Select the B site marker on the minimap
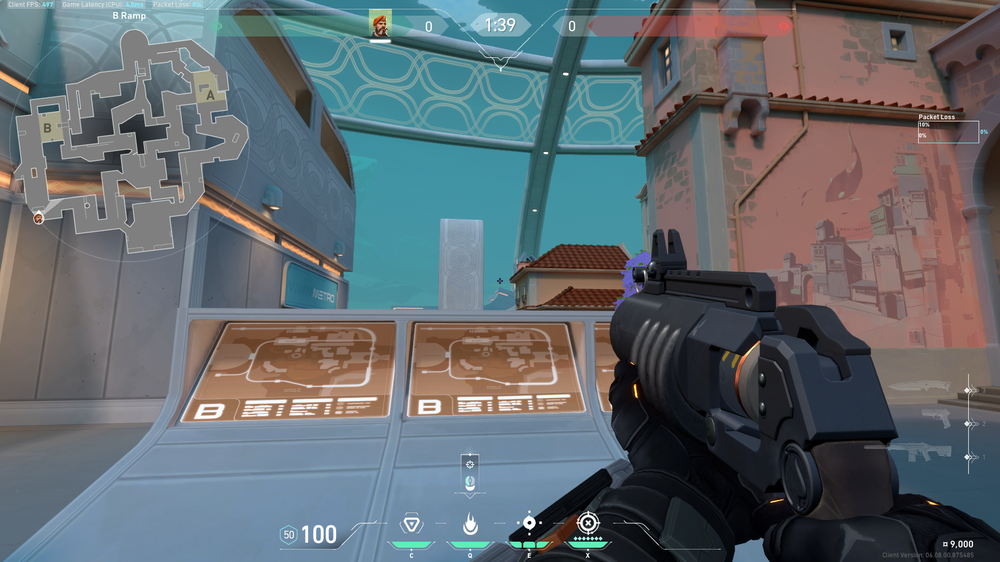 coord(46,127)
